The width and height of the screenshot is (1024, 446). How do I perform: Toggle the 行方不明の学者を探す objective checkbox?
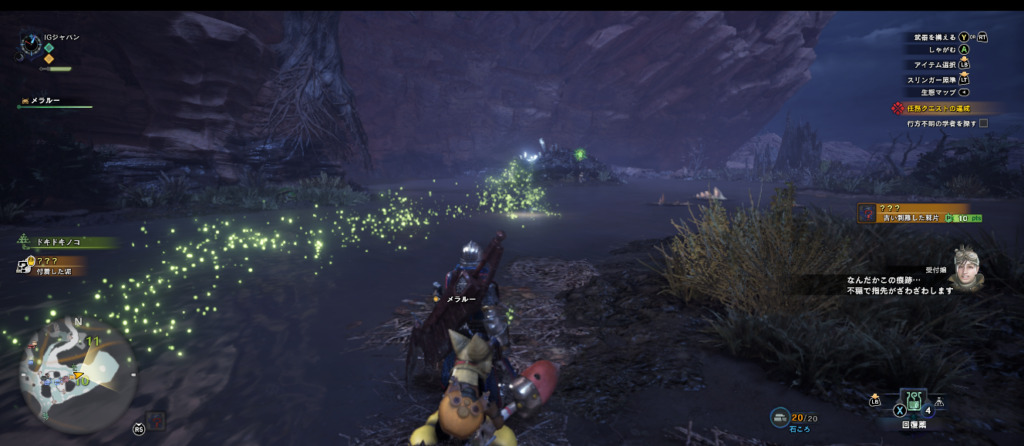click(983, 123)
